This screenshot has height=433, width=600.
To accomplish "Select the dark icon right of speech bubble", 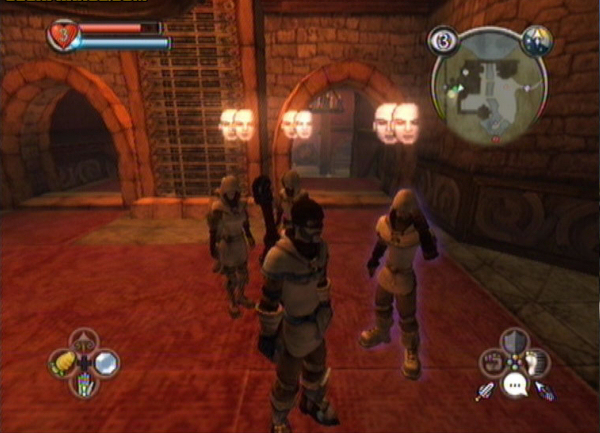I will 545,391.
